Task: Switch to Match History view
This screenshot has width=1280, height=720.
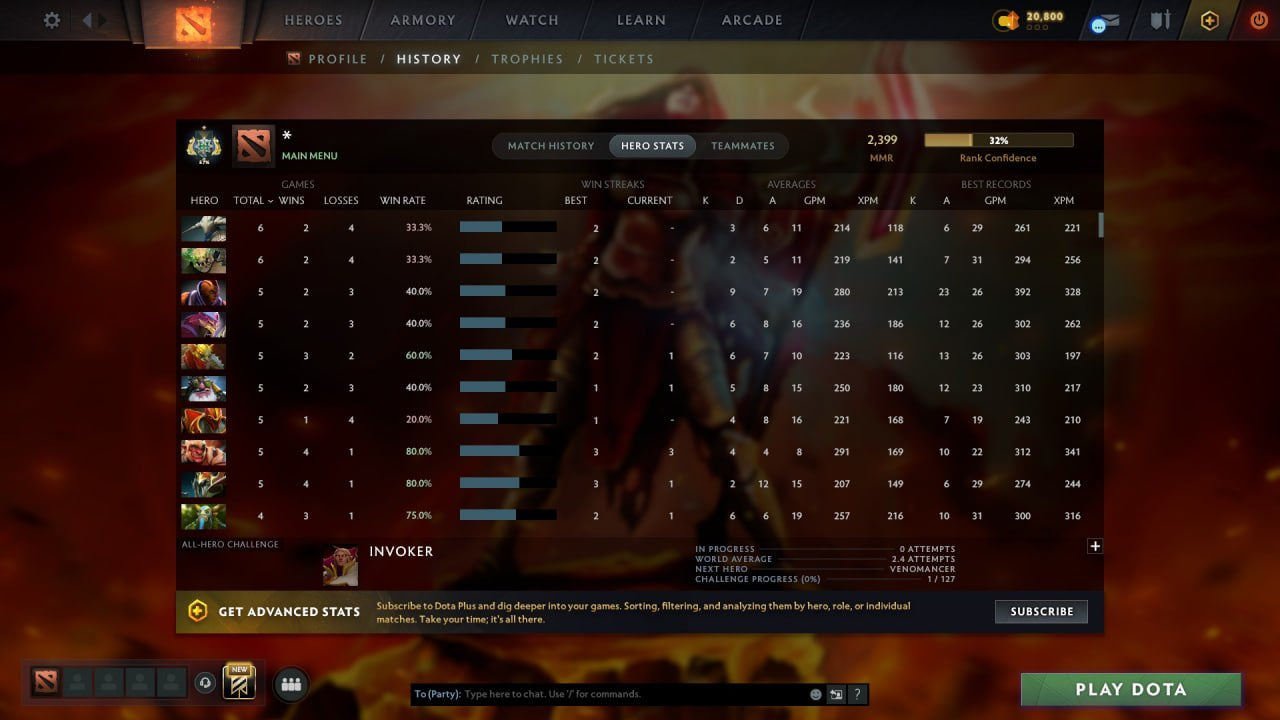Action: pyautogui.click(x=550, y=145)
